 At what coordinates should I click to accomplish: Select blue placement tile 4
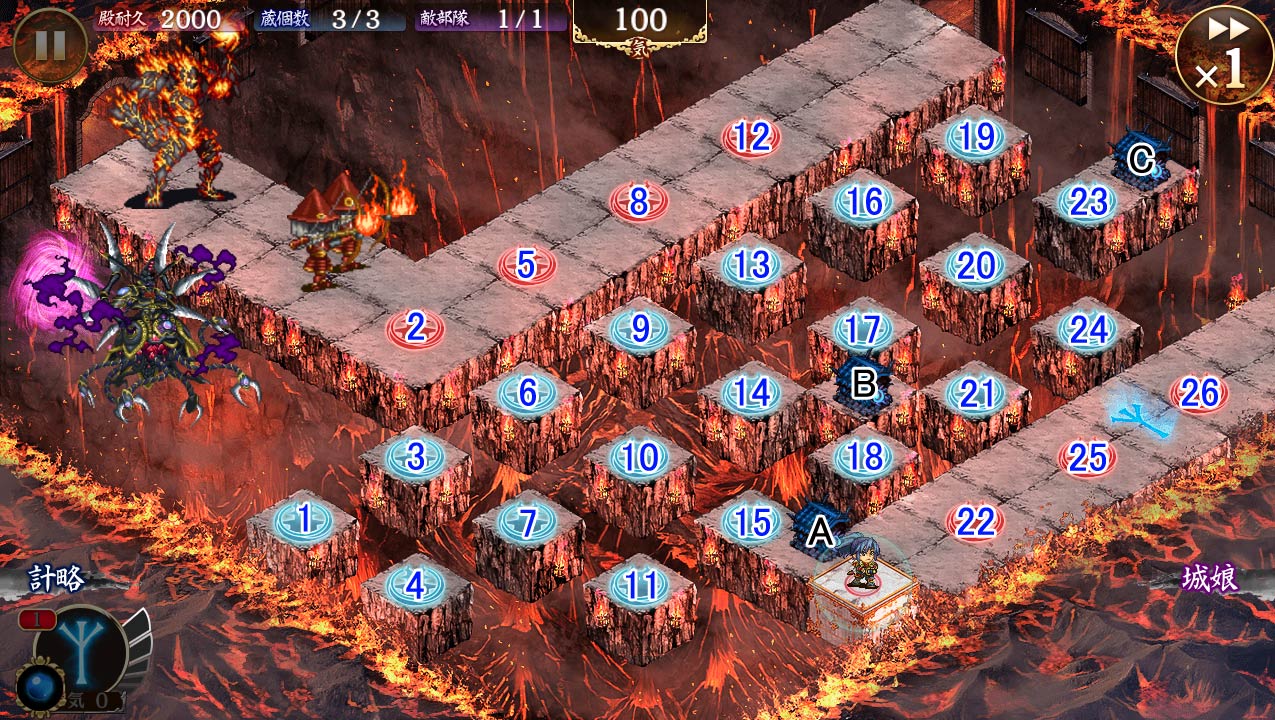pos(414,585)
